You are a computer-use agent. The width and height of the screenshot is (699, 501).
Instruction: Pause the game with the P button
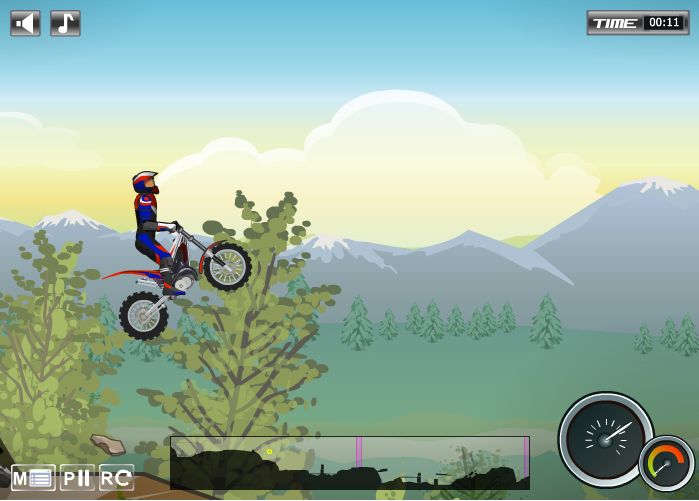77,478
